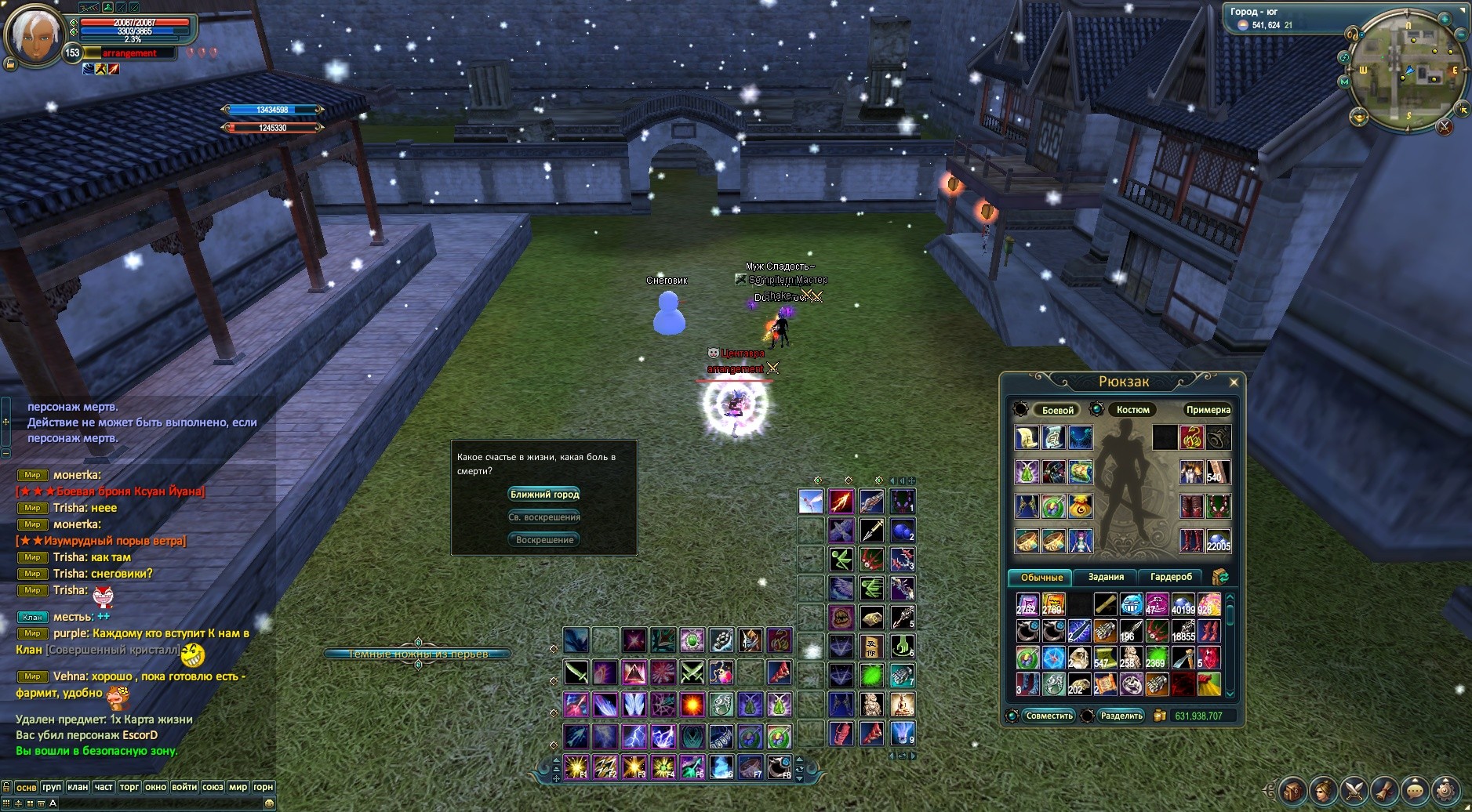This screenshot has width=1472, height=812.
Task: Click the 'Разделить' split button
Action: click(1121, 716)
